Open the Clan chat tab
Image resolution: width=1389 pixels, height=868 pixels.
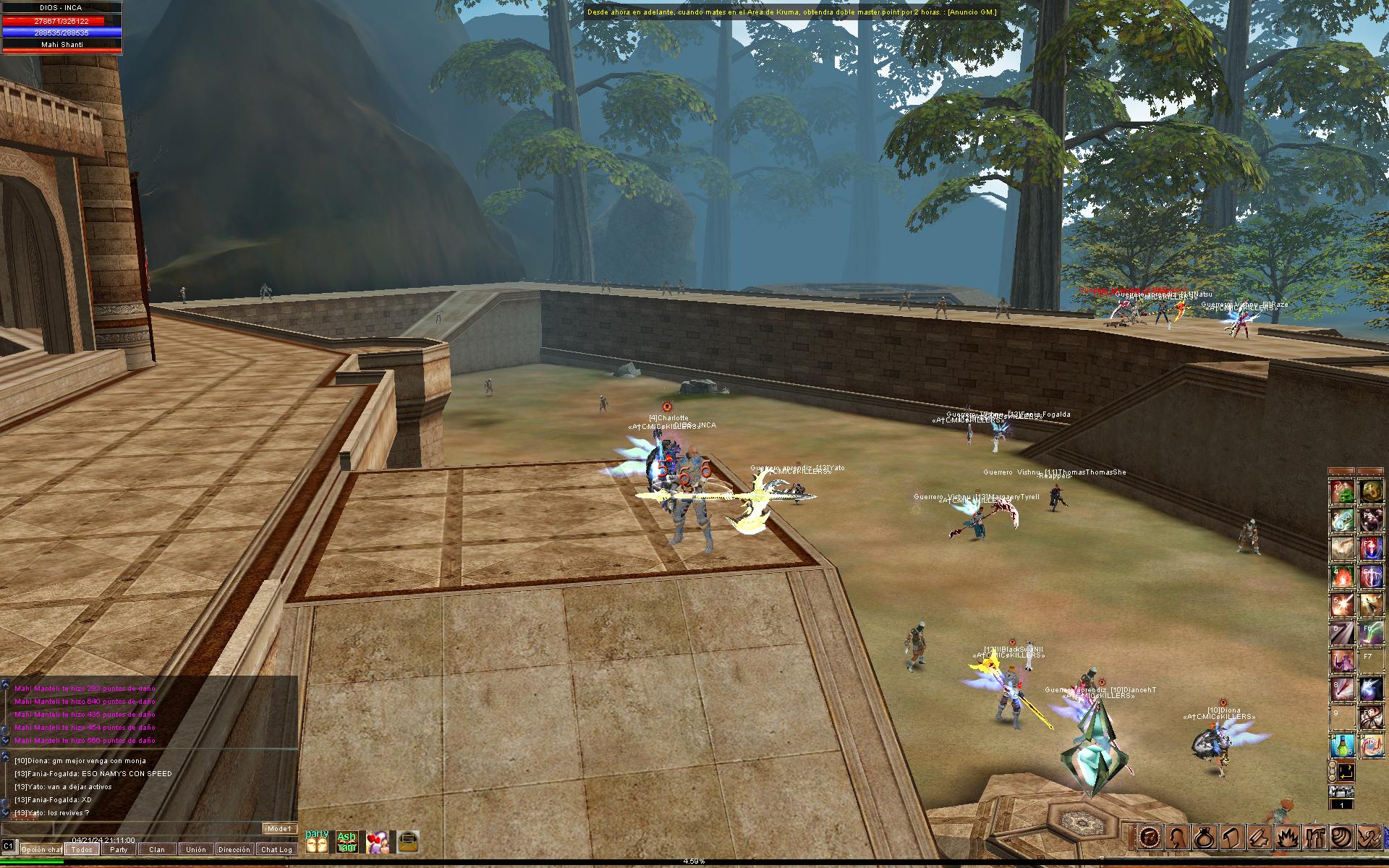click(157, 849)
